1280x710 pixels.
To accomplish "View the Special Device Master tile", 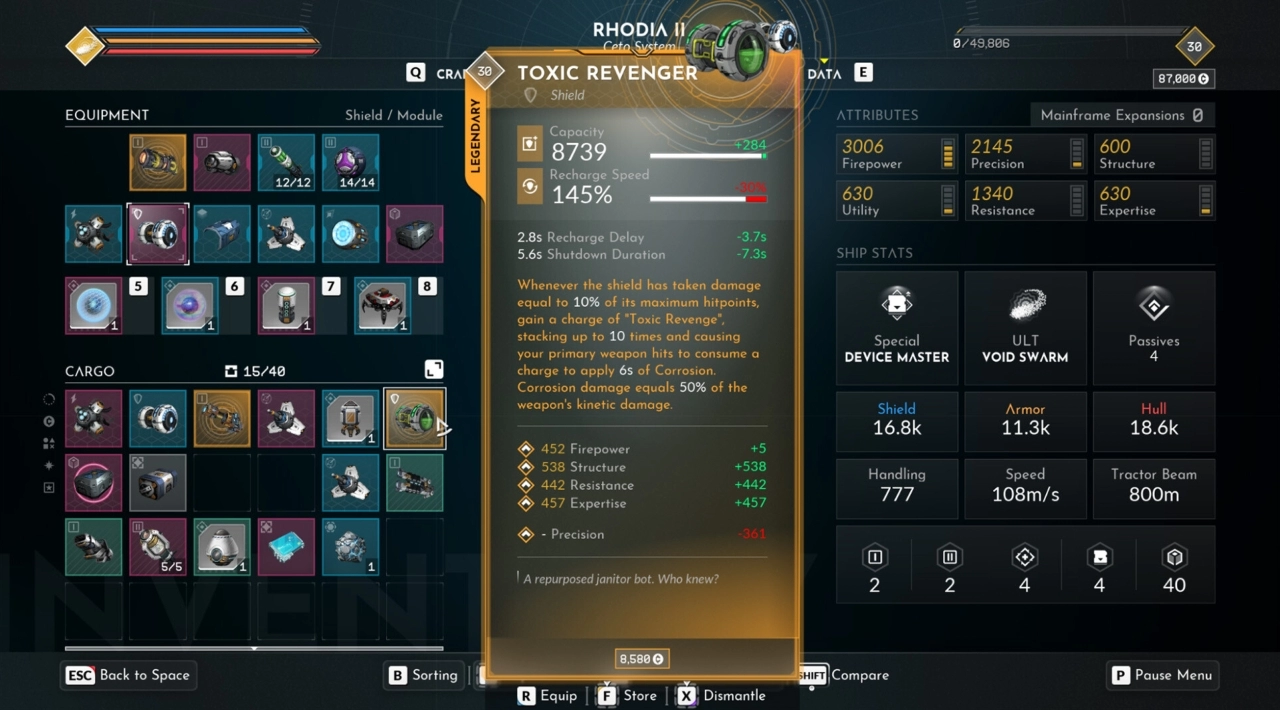I will pyautogui.click(x=896, y=328).
